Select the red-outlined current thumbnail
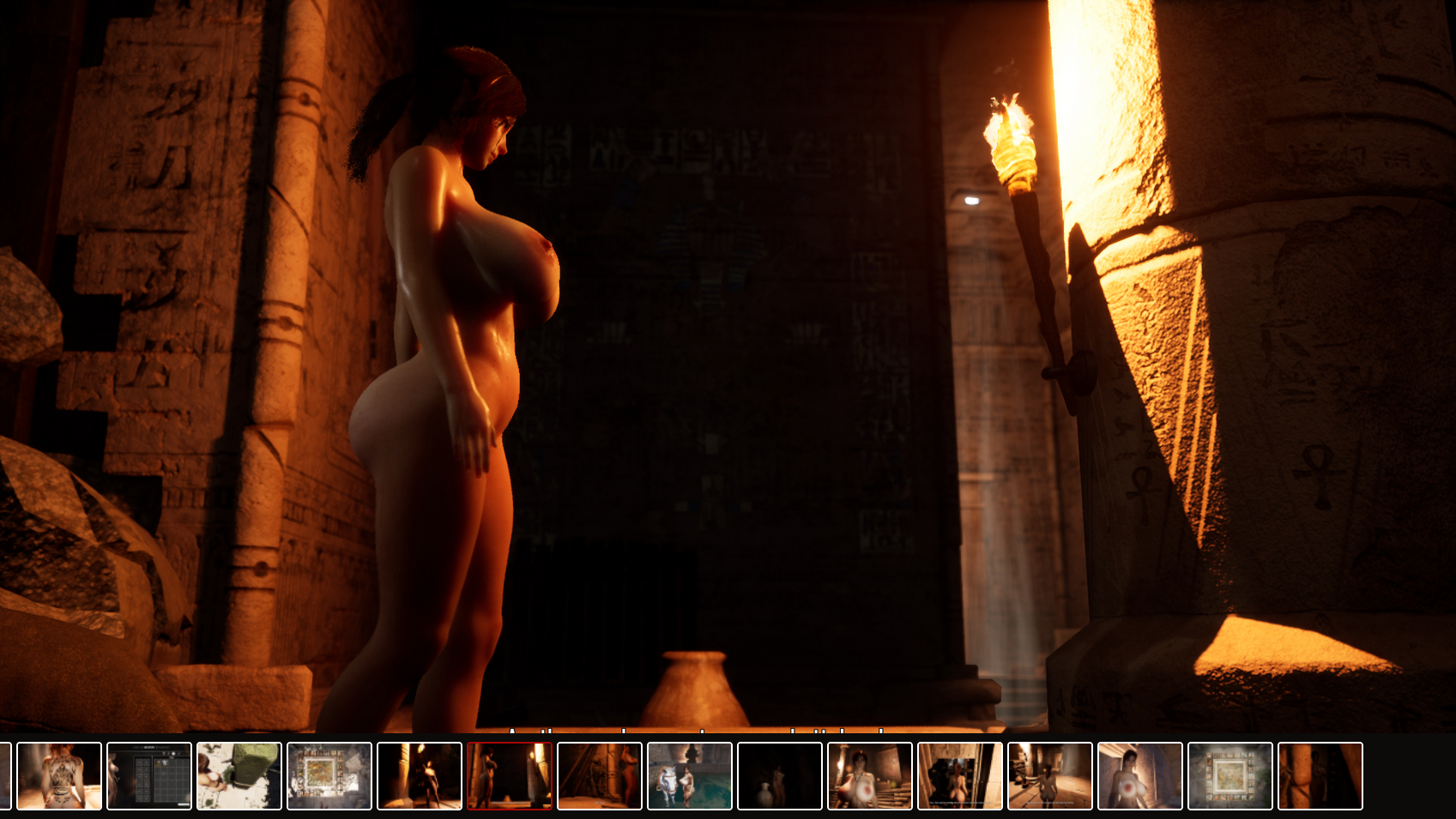This screenshot has width=1456, height=819. 510,776
